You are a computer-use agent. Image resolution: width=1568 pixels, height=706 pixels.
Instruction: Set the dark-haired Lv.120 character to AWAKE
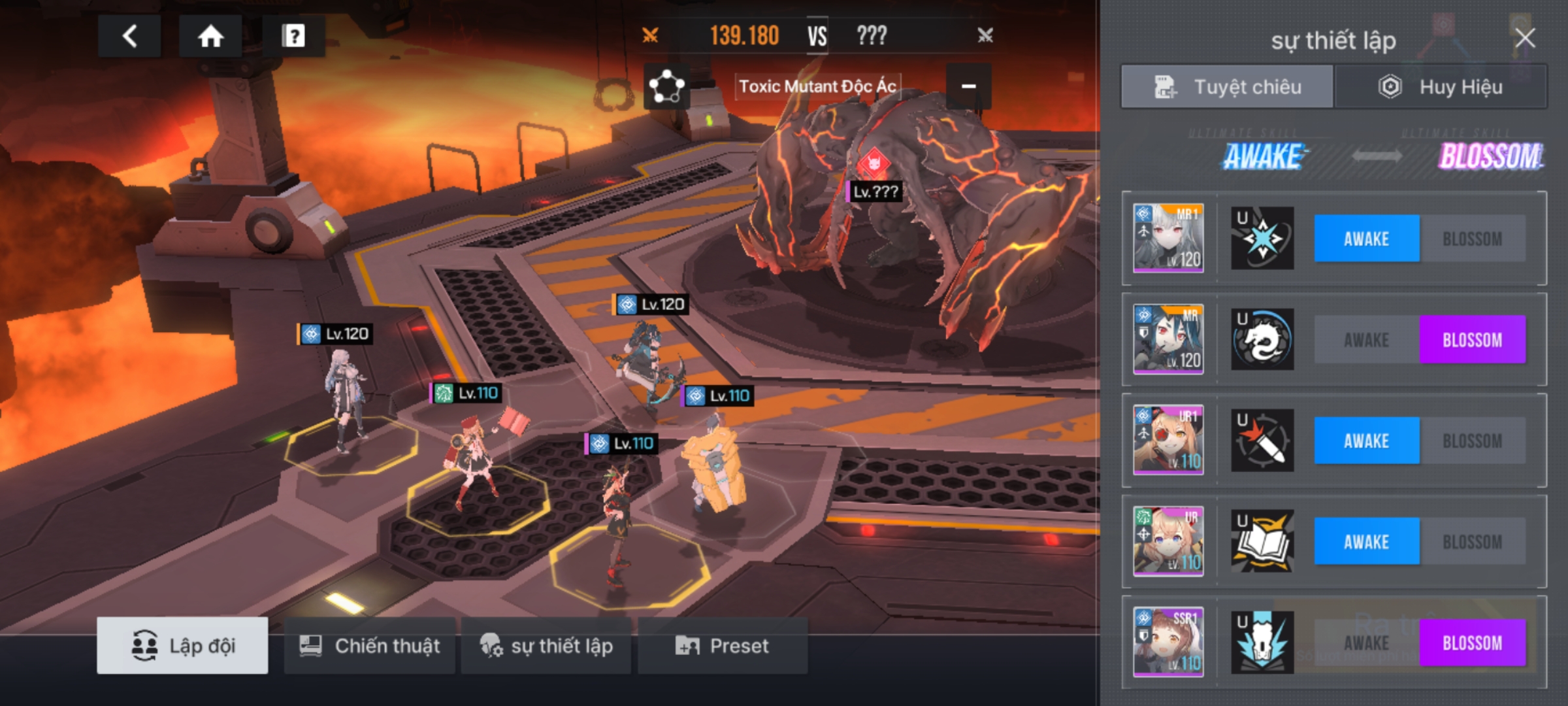pos(1366,340)
